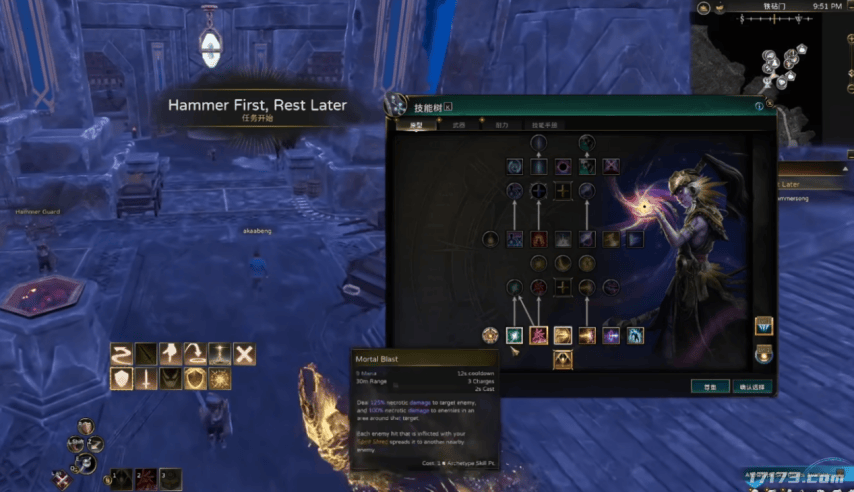Activate the pointing hand action icon
854x492 pixels.
170,353
